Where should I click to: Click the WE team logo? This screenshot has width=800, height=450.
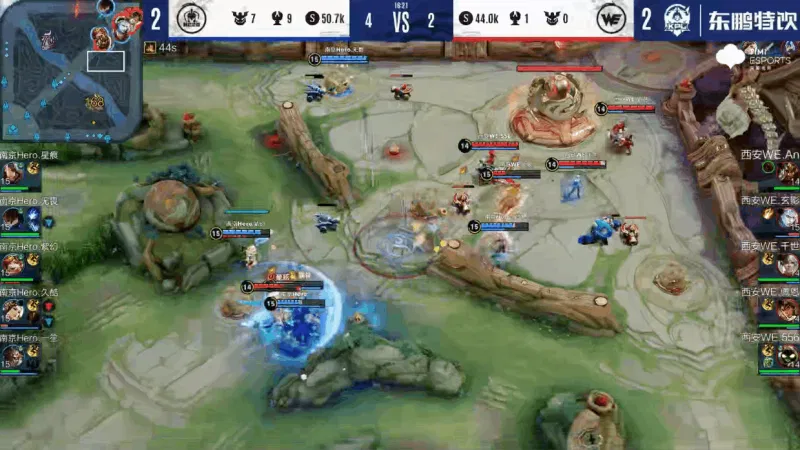pos(610,20)
